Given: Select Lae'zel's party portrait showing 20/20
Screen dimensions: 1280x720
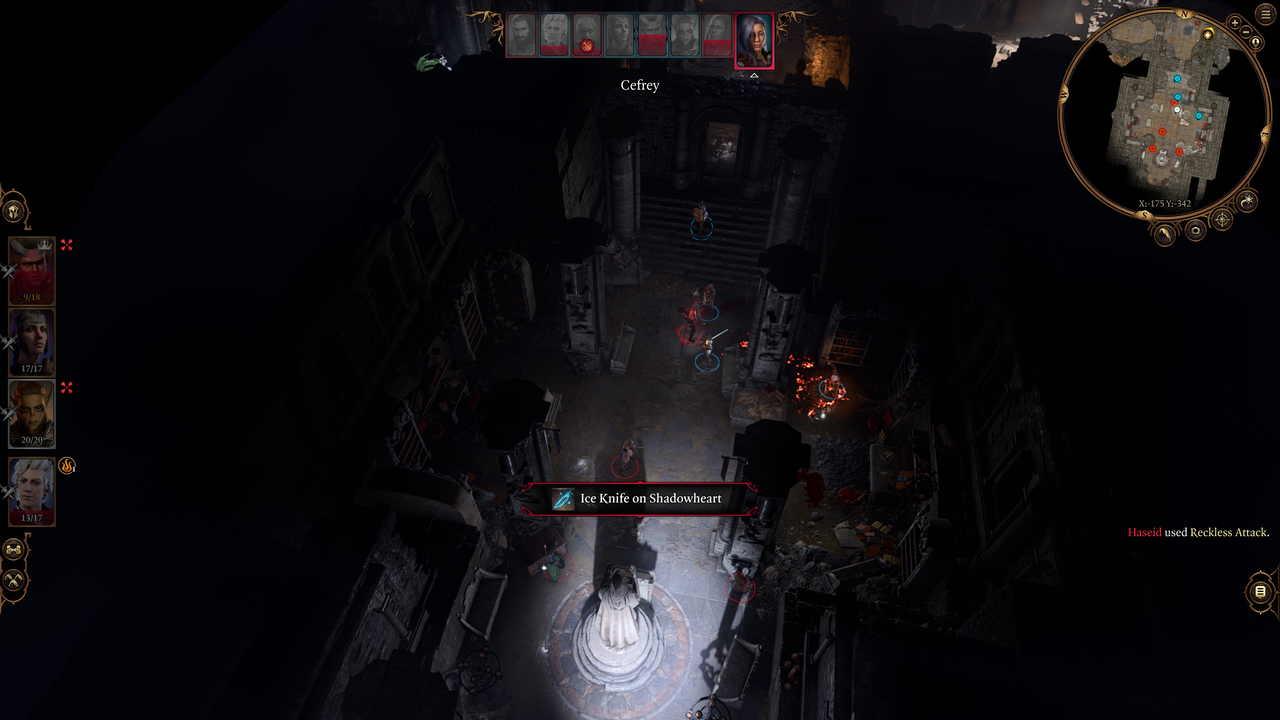Looking at the screenshot, I should tap(31, 413).
